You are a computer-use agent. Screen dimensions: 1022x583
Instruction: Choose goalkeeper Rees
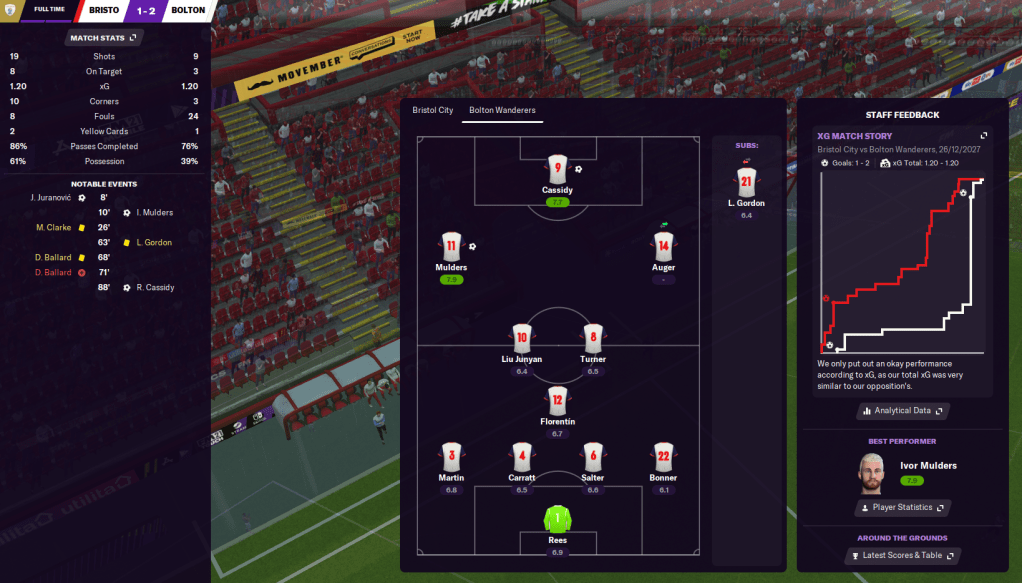tap(557, 519)
